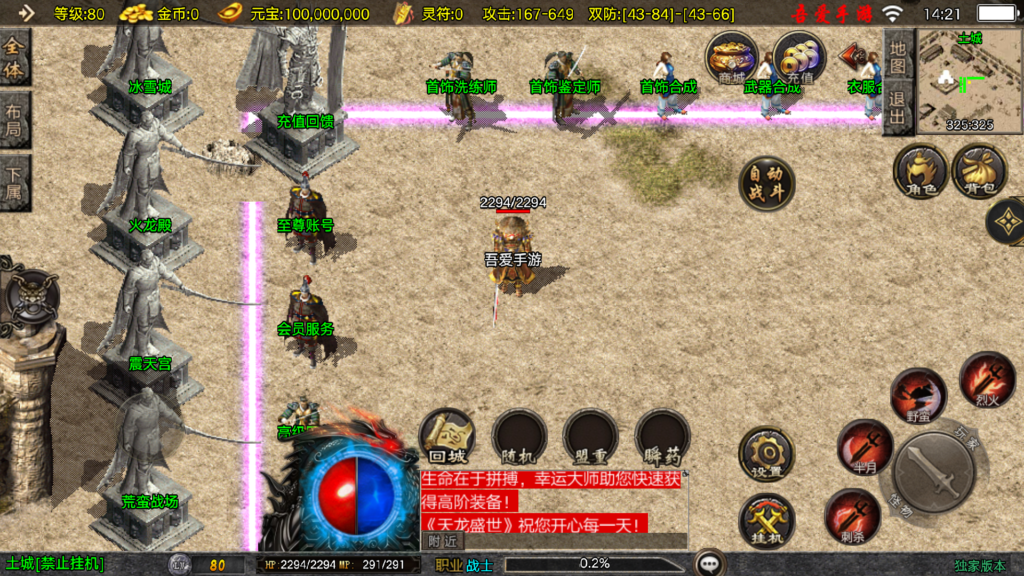
Task: Open 设置 settings gear
Action: (766, 455)
